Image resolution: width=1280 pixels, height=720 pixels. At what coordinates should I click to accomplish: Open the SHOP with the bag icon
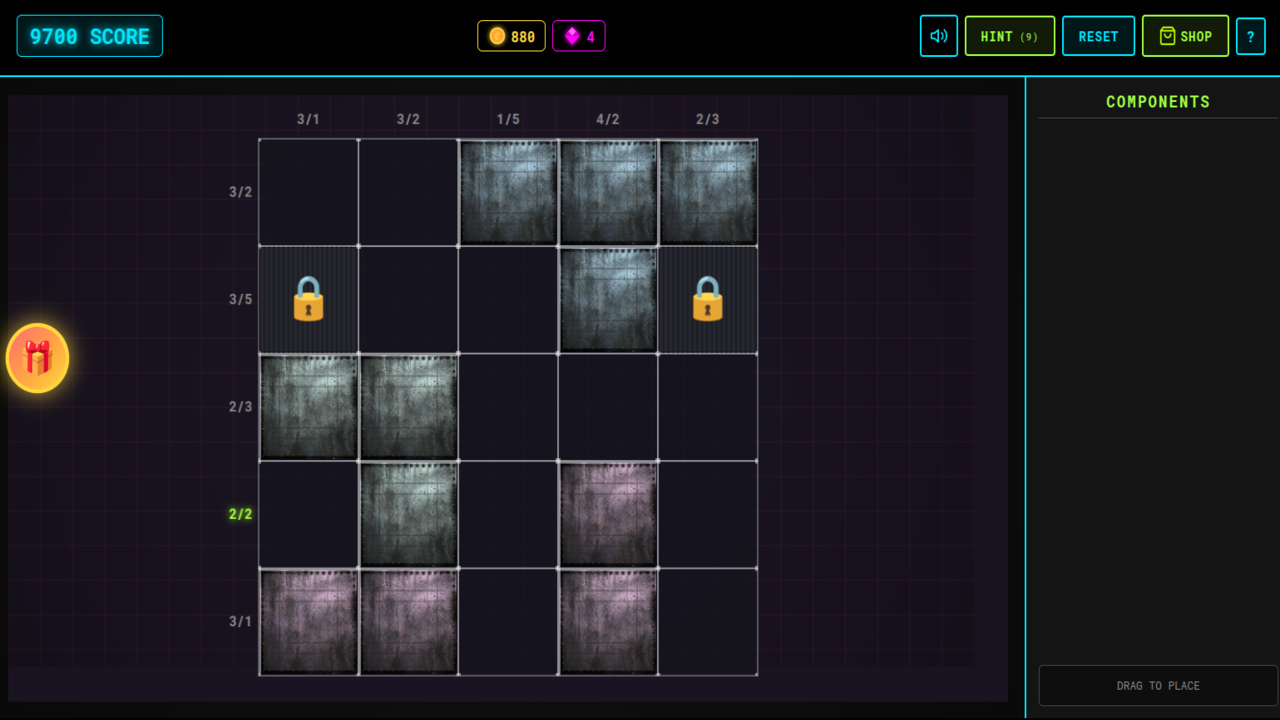tap(1185, 35)
